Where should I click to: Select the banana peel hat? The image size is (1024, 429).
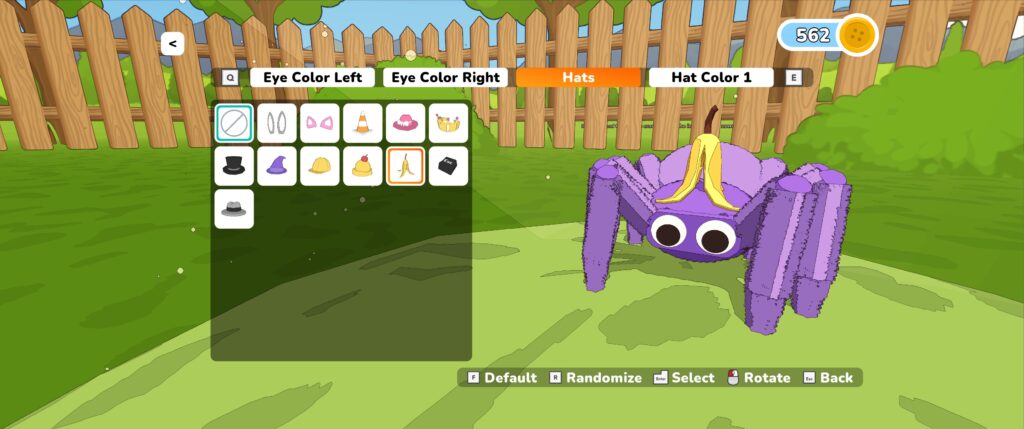(406, 166)
